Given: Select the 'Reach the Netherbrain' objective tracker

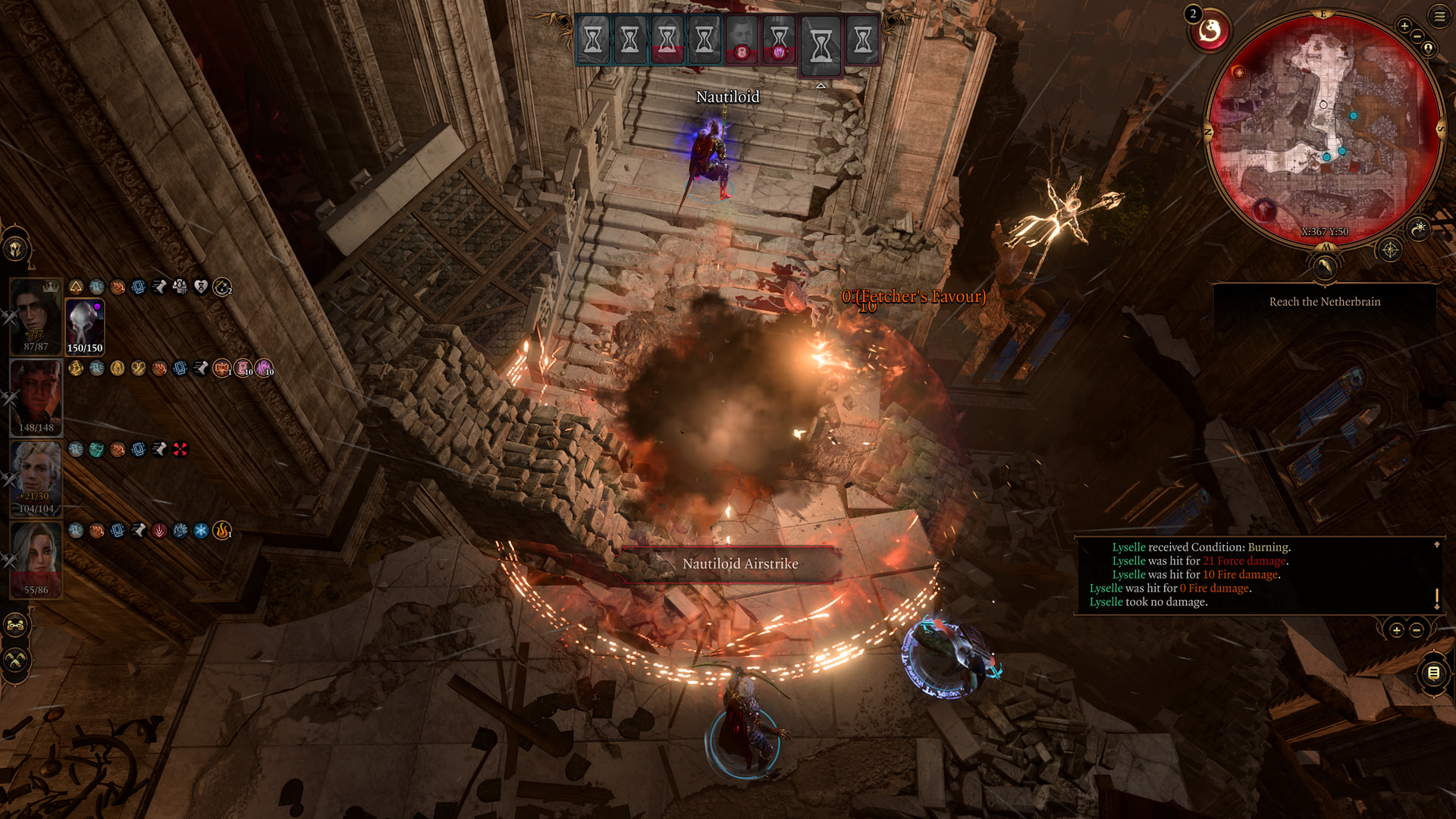Looking at the screenshot, I should click(1324, 302).
